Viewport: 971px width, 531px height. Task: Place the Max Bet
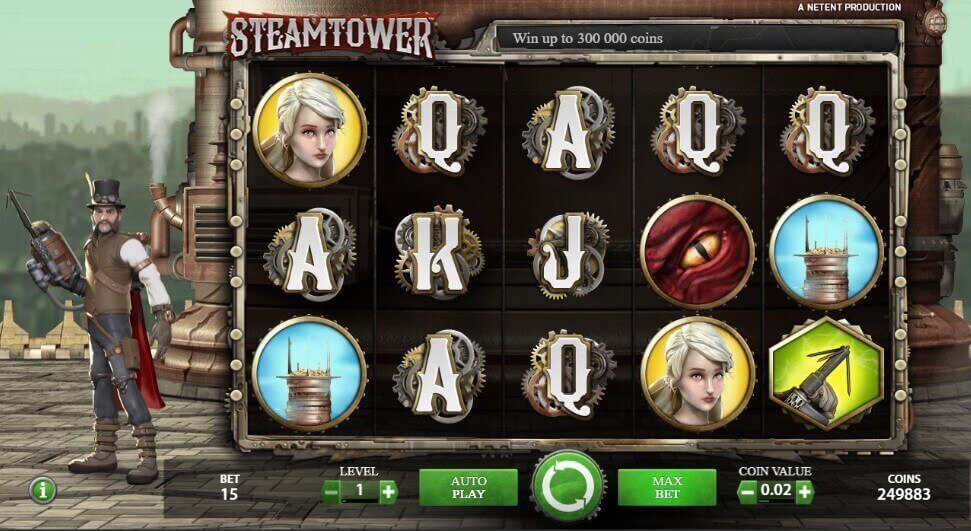pyautogui.click(x=667, y=487)
